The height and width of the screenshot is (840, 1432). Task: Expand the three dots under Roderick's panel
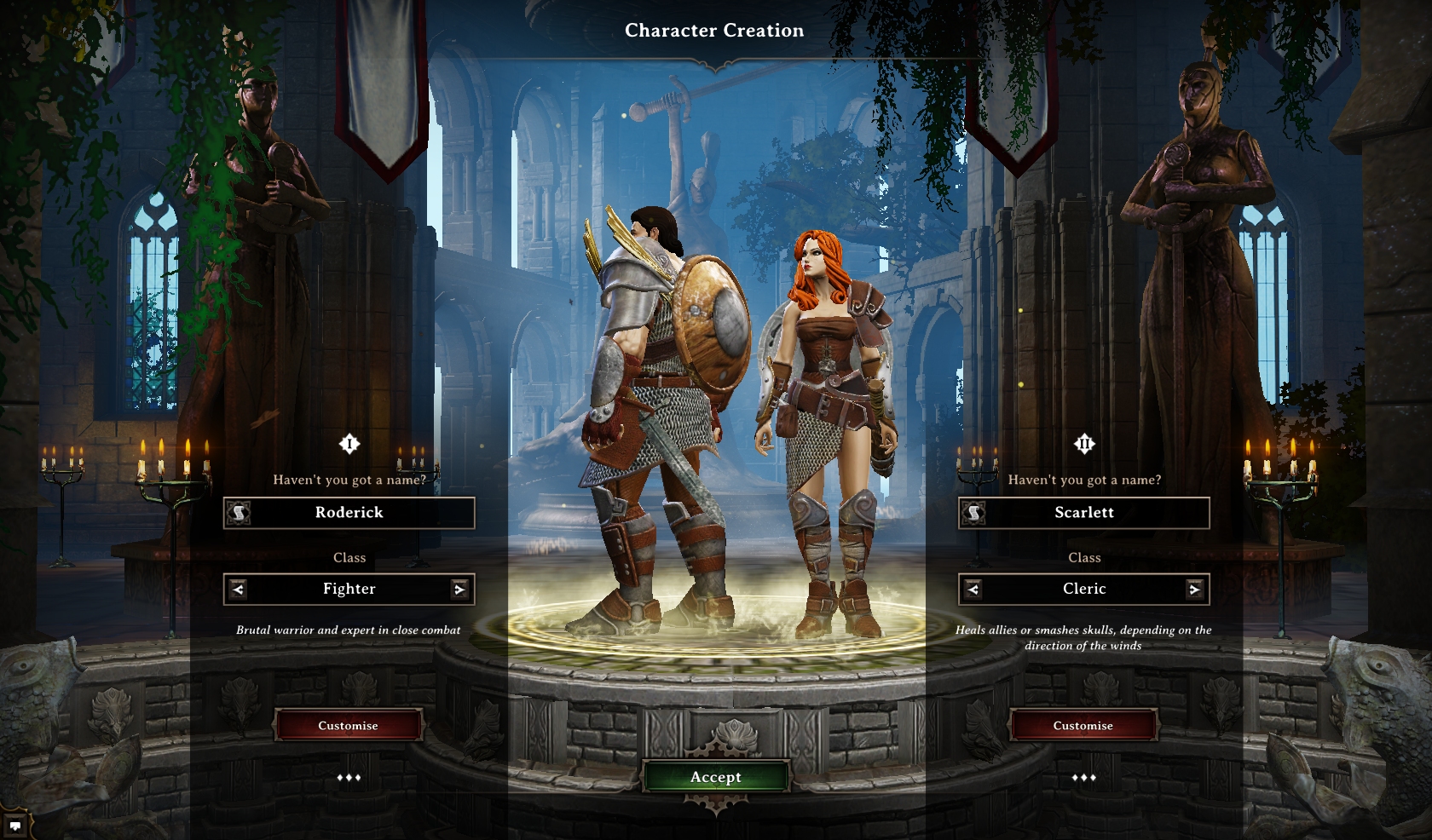[x=349, y=778]
